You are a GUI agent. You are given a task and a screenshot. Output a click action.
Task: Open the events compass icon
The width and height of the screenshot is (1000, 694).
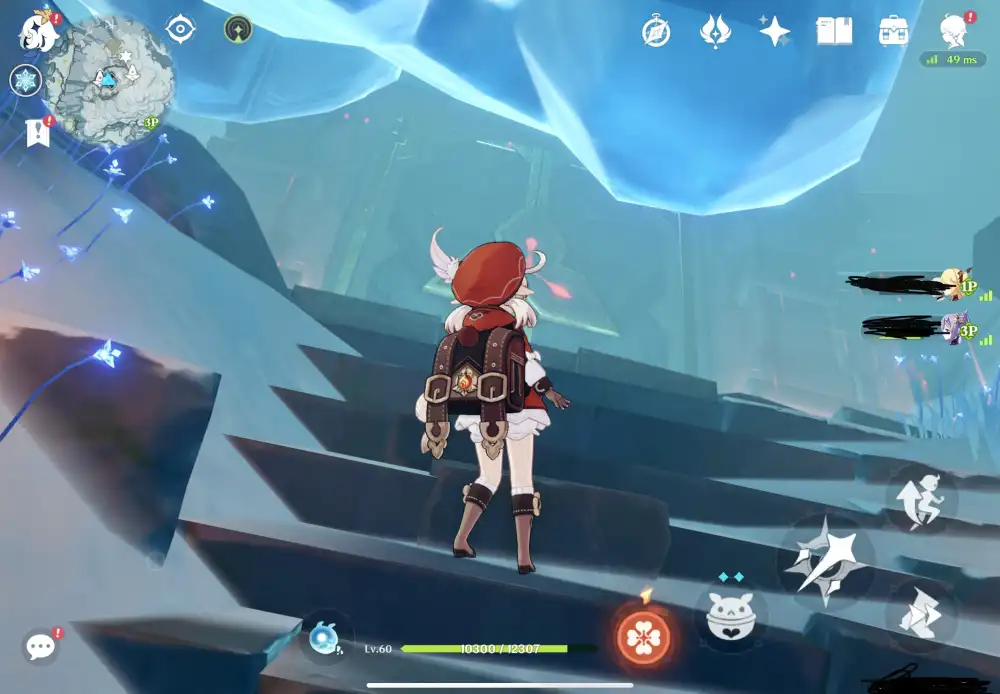(656, 31)
